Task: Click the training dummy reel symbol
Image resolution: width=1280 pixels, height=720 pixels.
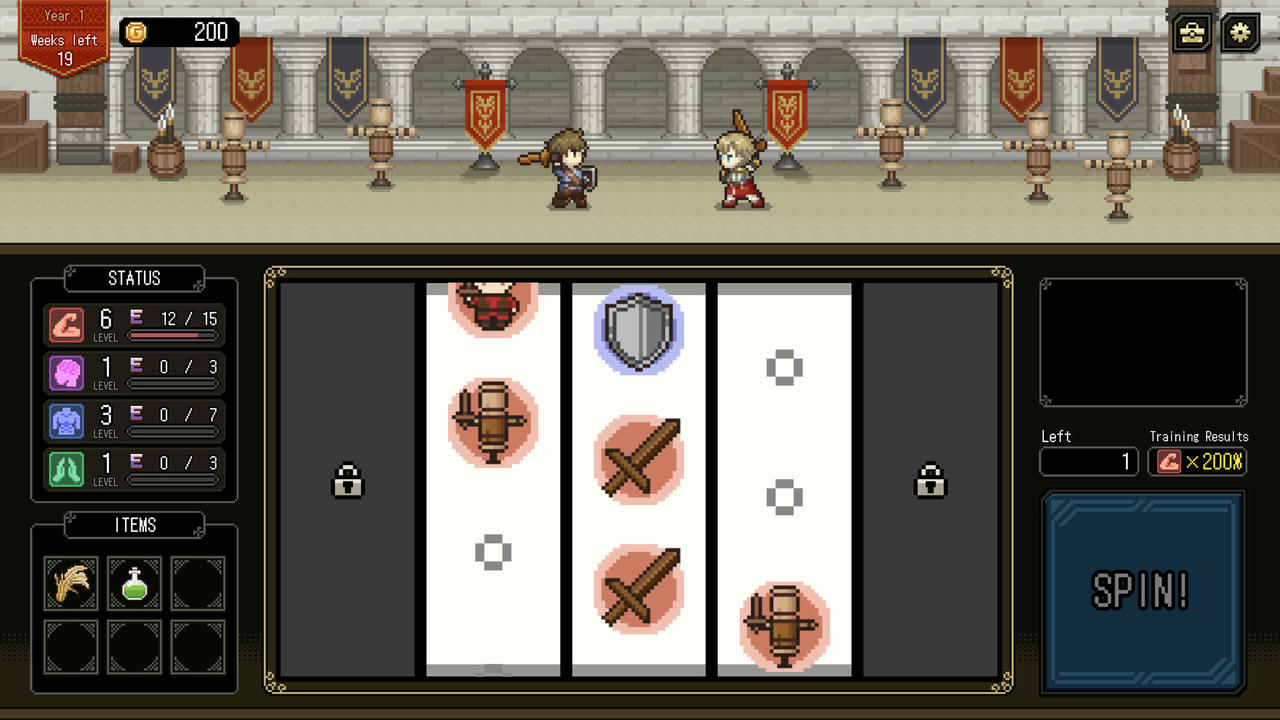Action: [492, 424]
